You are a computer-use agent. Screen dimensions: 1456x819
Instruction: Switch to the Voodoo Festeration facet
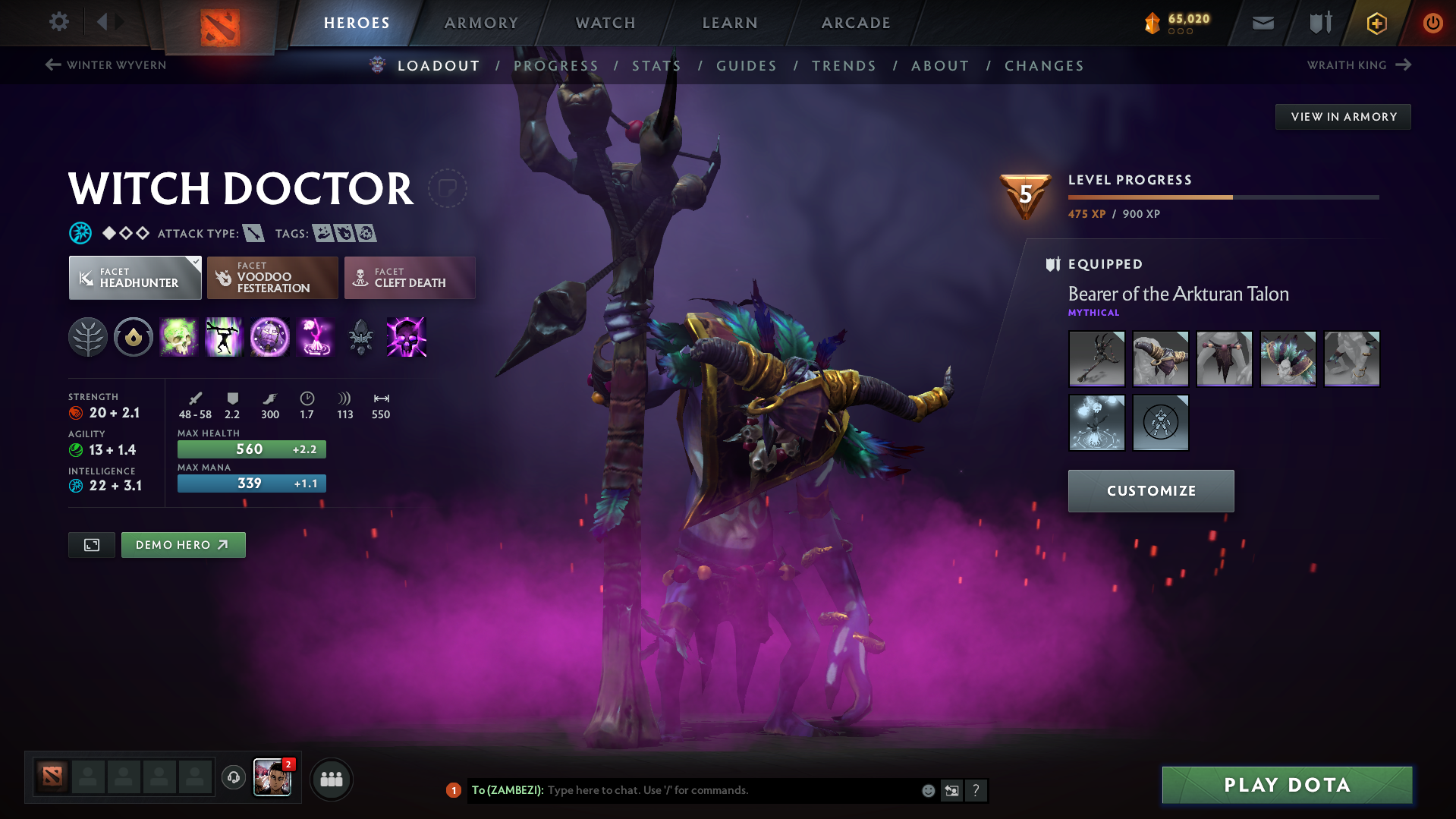(x=272, y=278)
